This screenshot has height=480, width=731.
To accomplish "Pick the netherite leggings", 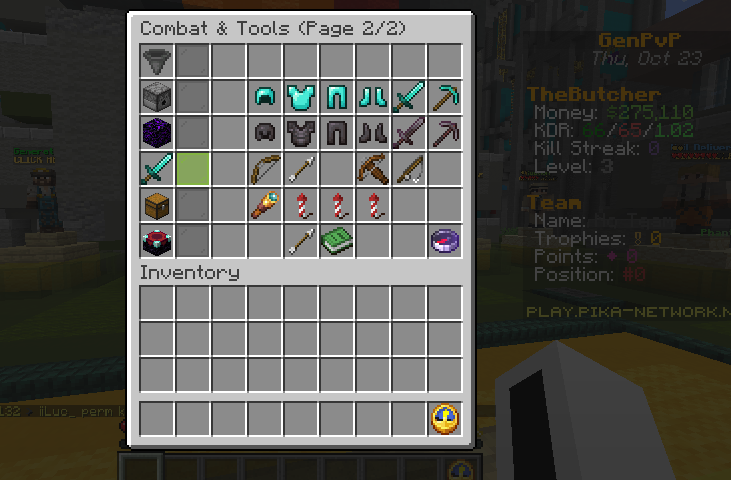I will coord(337,133).
